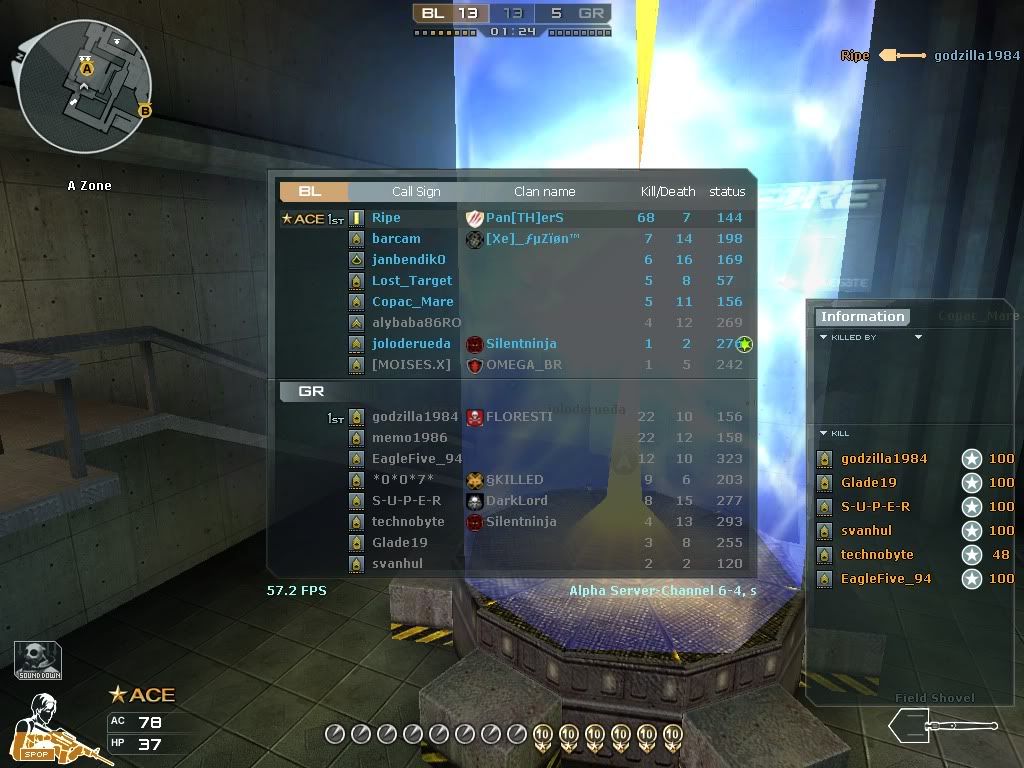Sort by the Kill/Death column header

coord(667,192)
